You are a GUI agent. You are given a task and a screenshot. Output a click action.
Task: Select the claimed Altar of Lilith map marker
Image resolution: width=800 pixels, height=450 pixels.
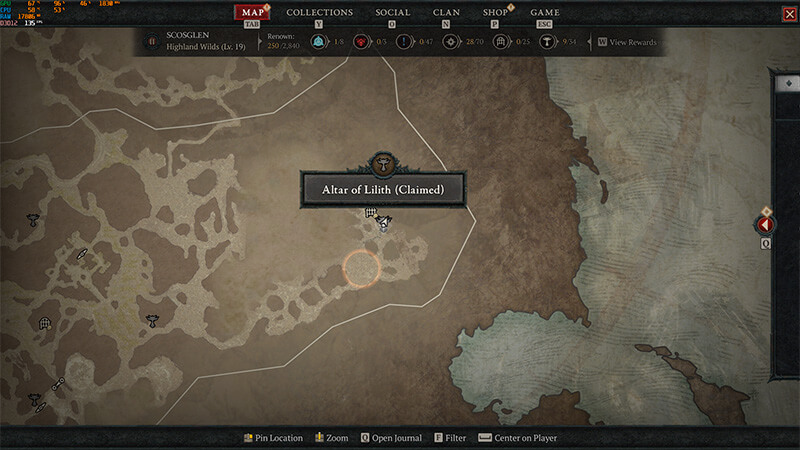tap(384, 222)
